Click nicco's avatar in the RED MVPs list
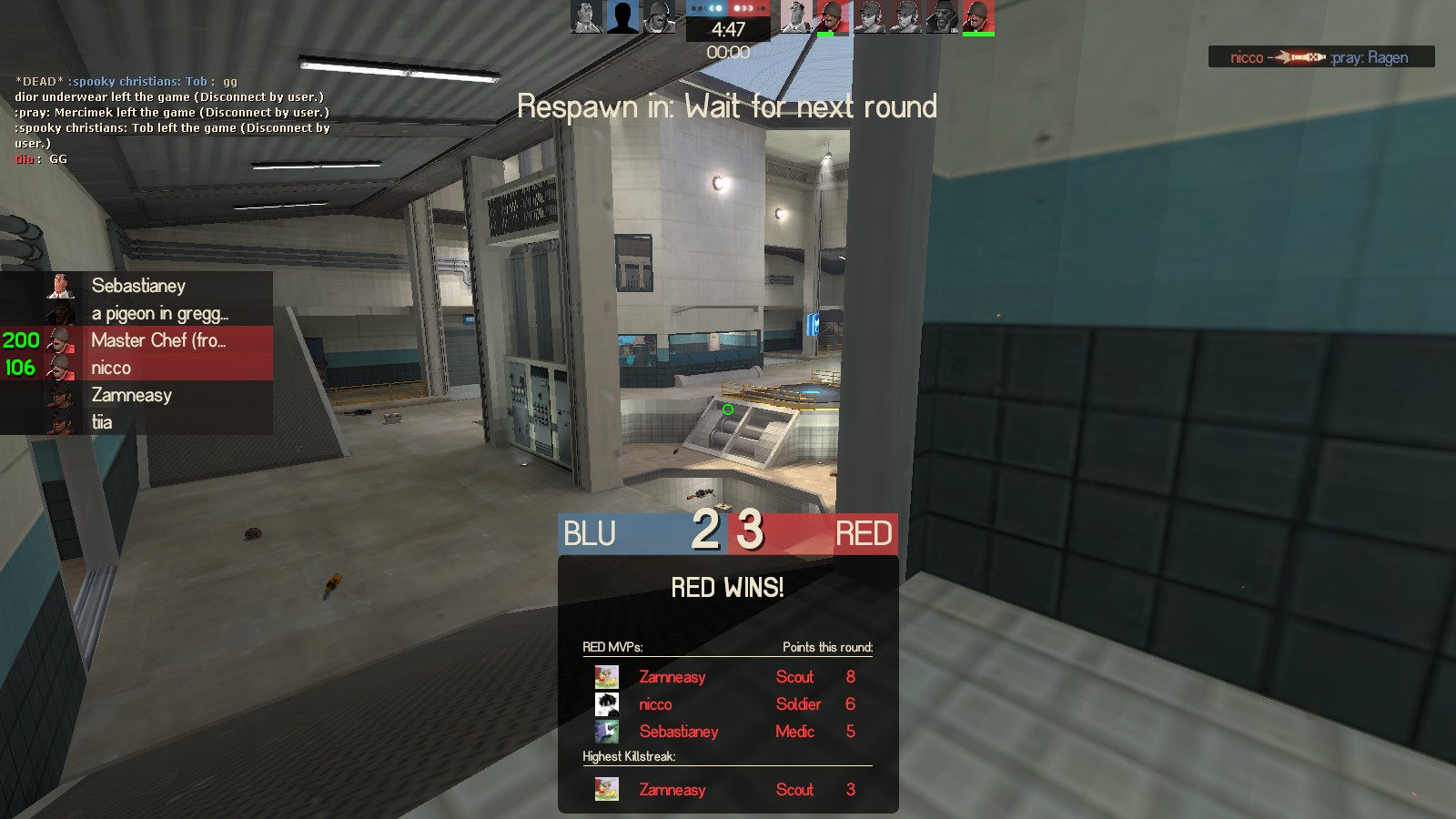This screenshot has width=1456, height=819. (607, 704)
